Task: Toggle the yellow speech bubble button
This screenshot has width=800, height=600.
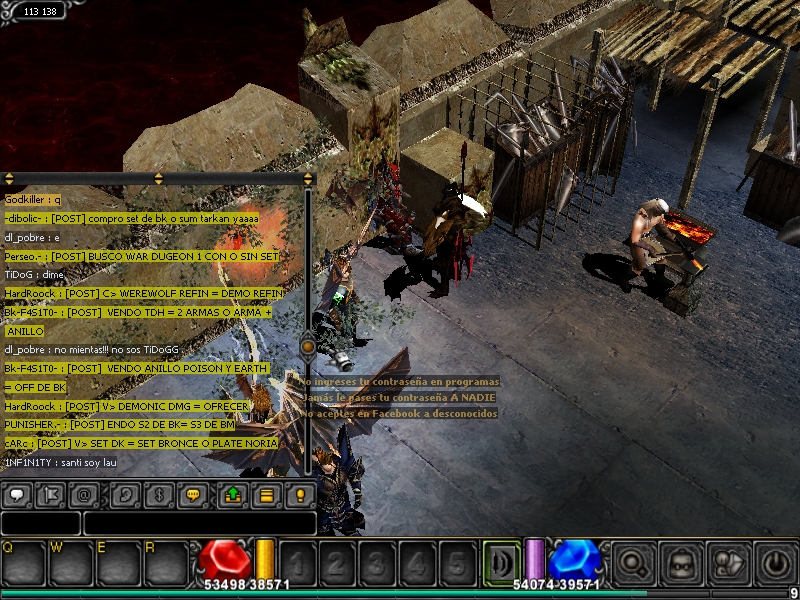Action: click(x=194, y=496)
